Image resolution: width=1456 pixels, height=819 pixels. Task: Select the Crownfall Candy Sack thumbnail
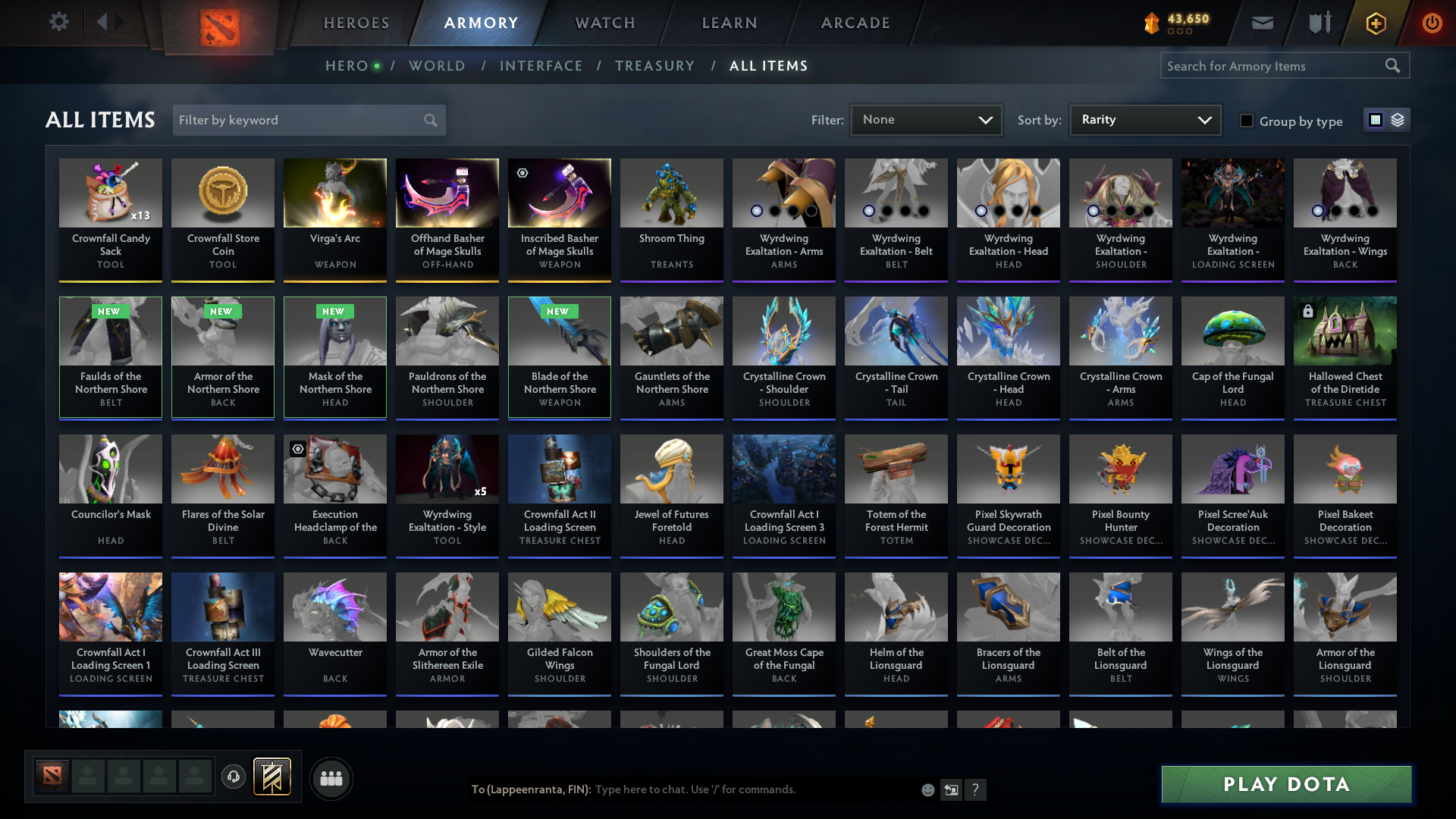click(x=110, y=193)
